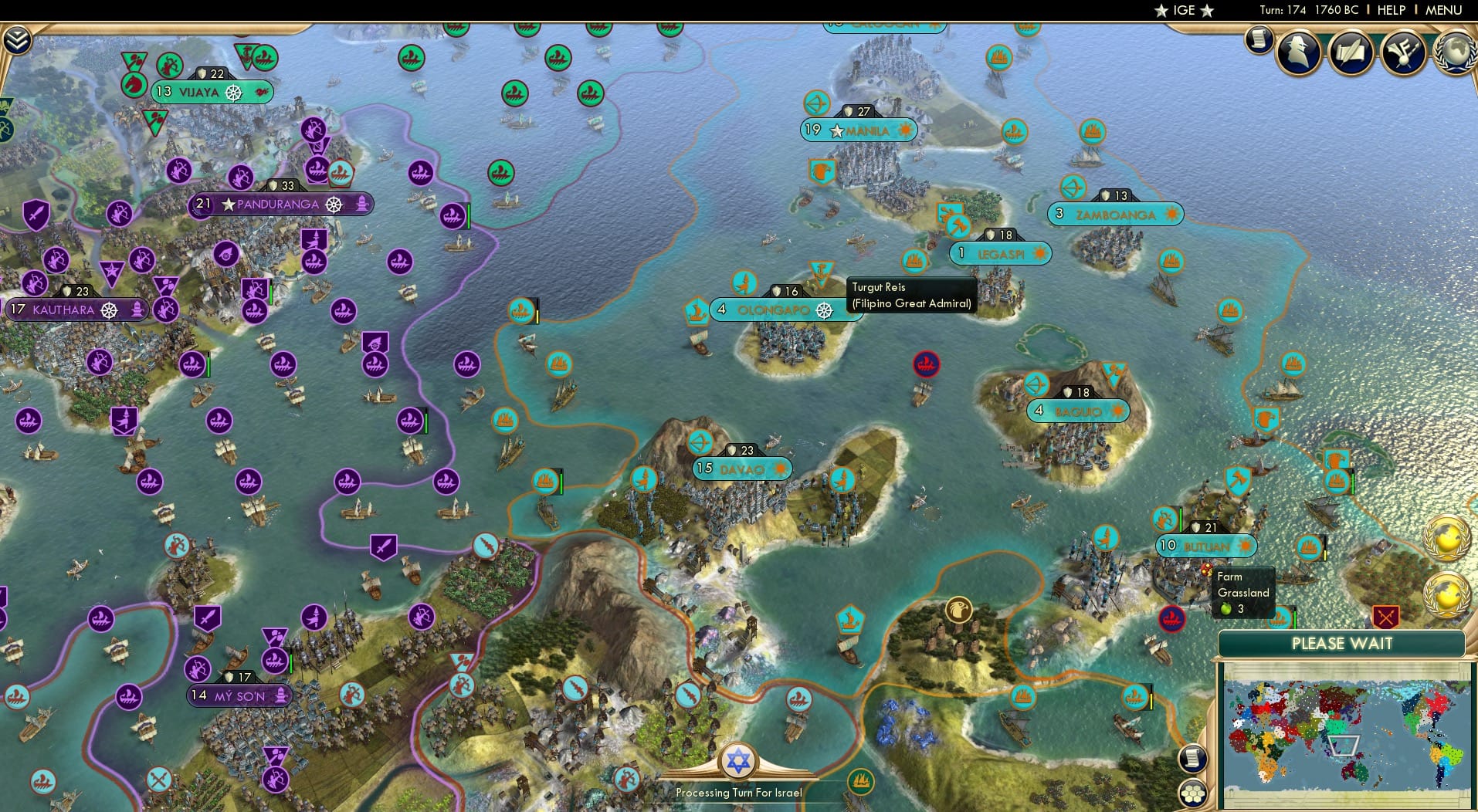Select the Manila city banner
Viewport: 1478px width, 812px height.
pyautogui.click(x=859, y=130)
